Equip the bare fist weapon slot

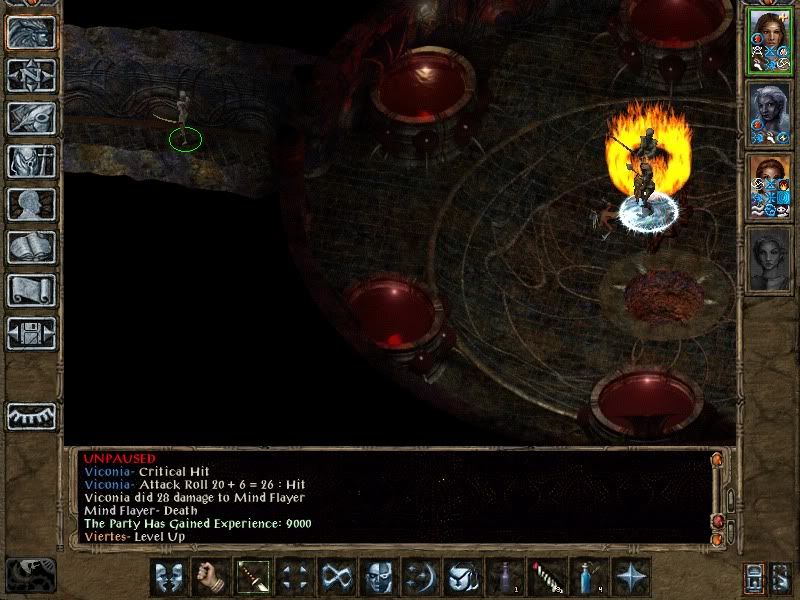pyautogui.click(x=211, y=577)
